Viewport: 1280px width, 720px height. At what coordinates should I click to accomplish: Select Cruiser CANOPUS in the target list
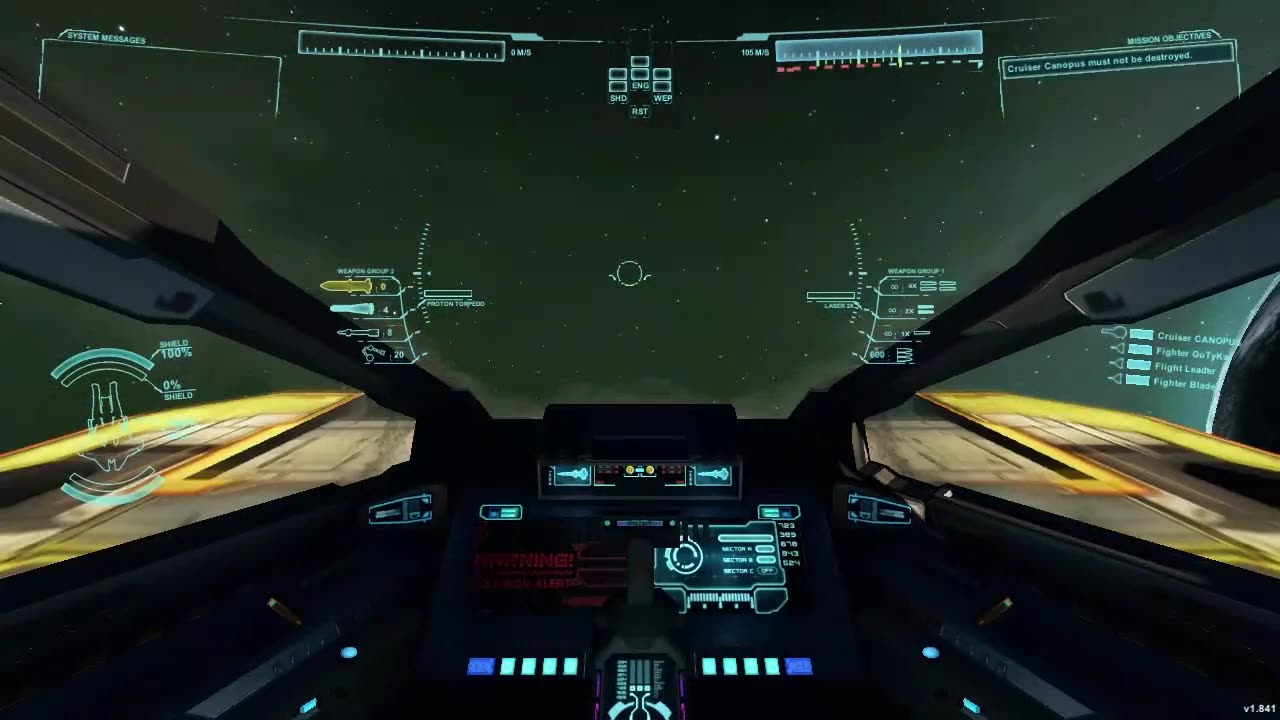click(1196, 338)
